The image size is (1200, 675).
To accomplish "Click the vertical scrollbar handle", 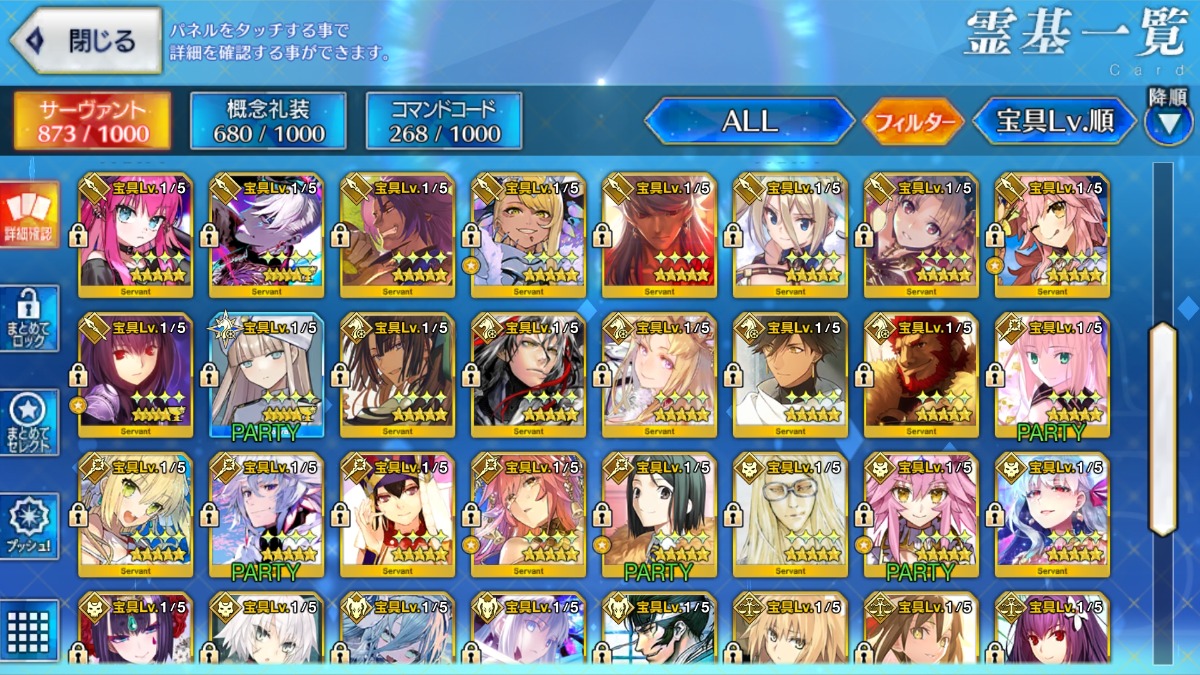I will (1163, 428).
